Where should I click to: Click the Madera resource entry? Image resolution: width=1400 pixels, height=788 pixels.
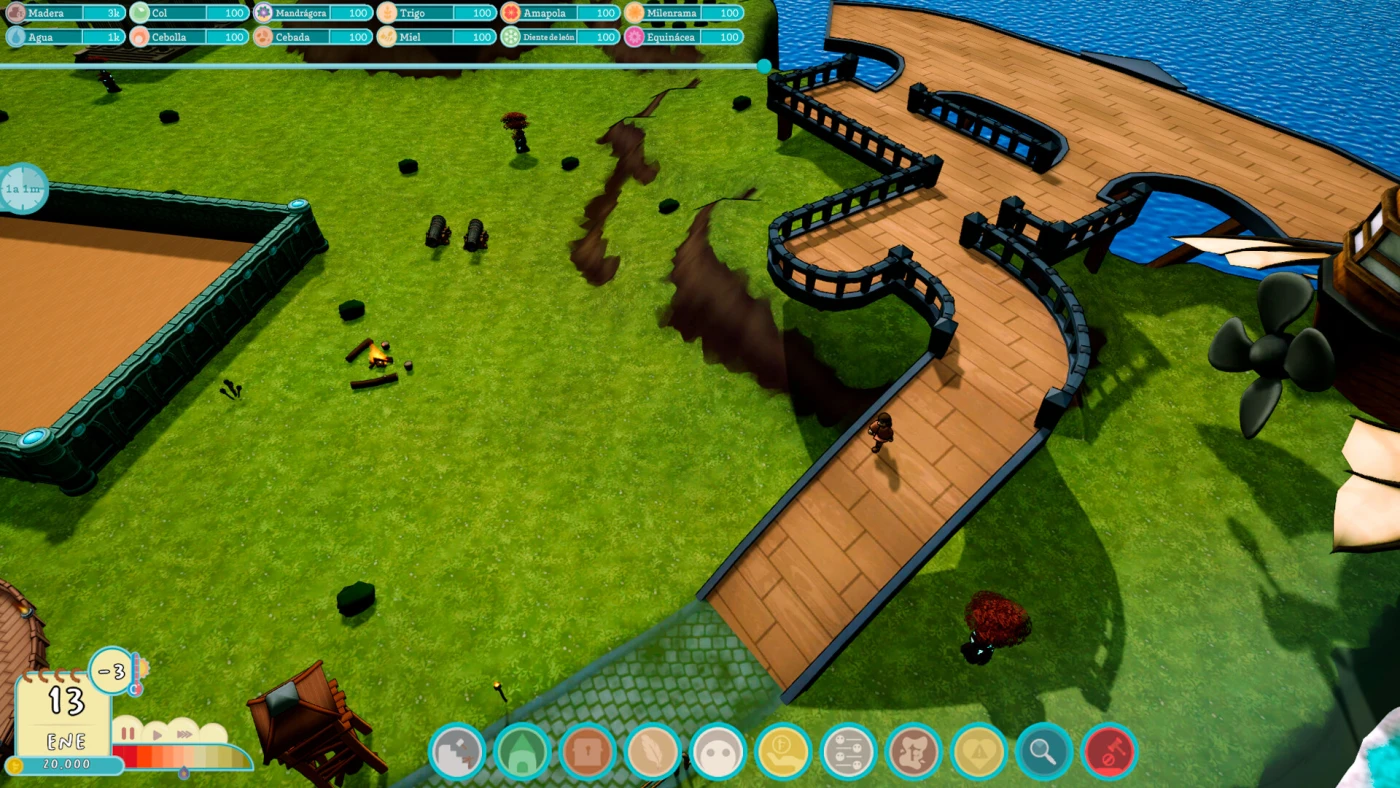click(66, 13)
